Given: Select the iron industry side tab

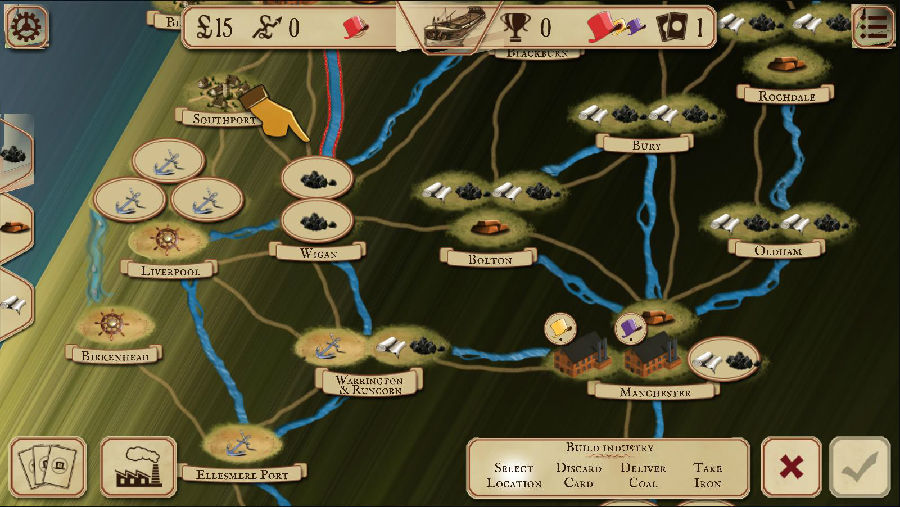Looking at the screenshot, I should 12,228.
